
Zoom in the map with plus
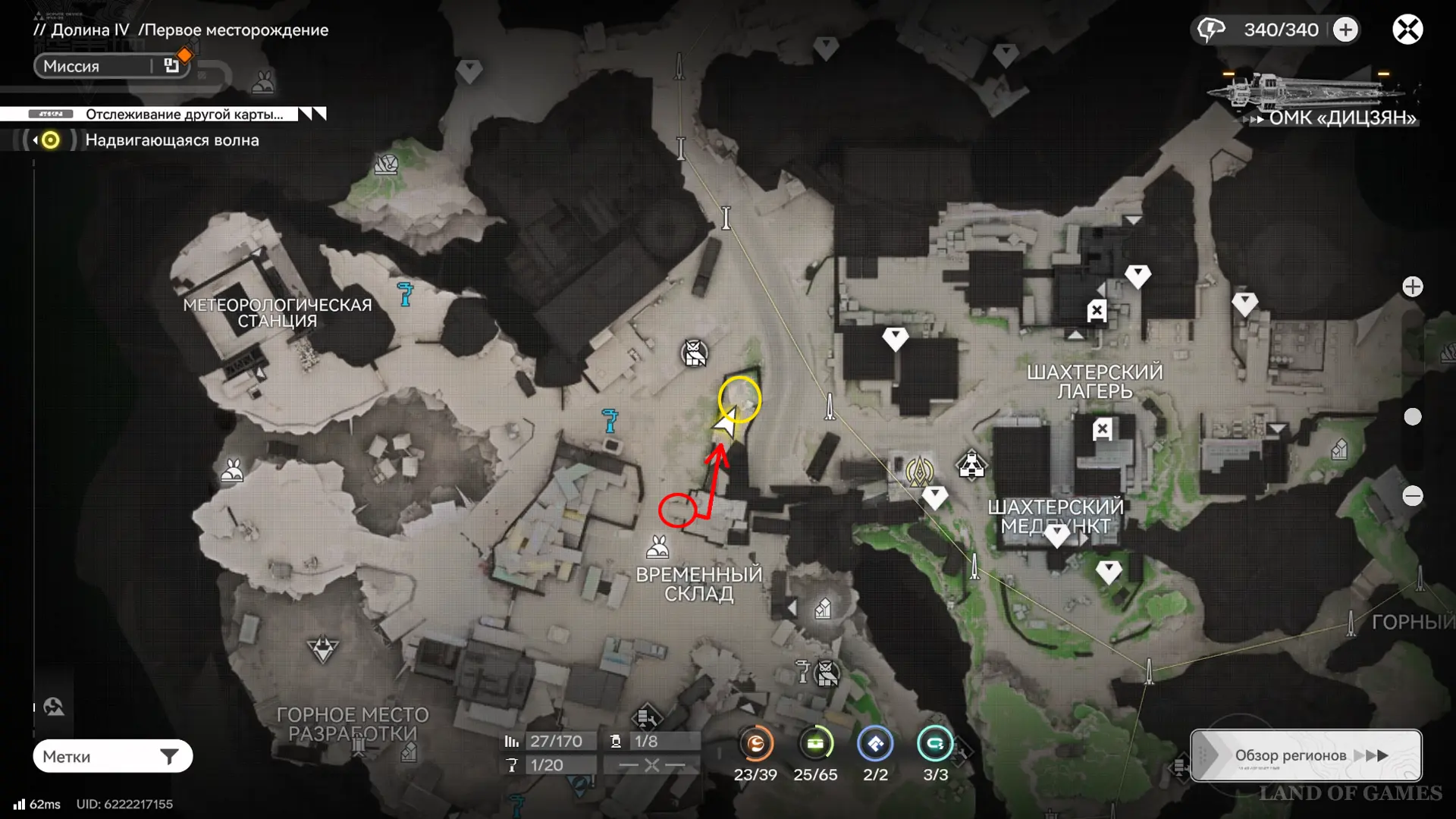click(1412, 287)
